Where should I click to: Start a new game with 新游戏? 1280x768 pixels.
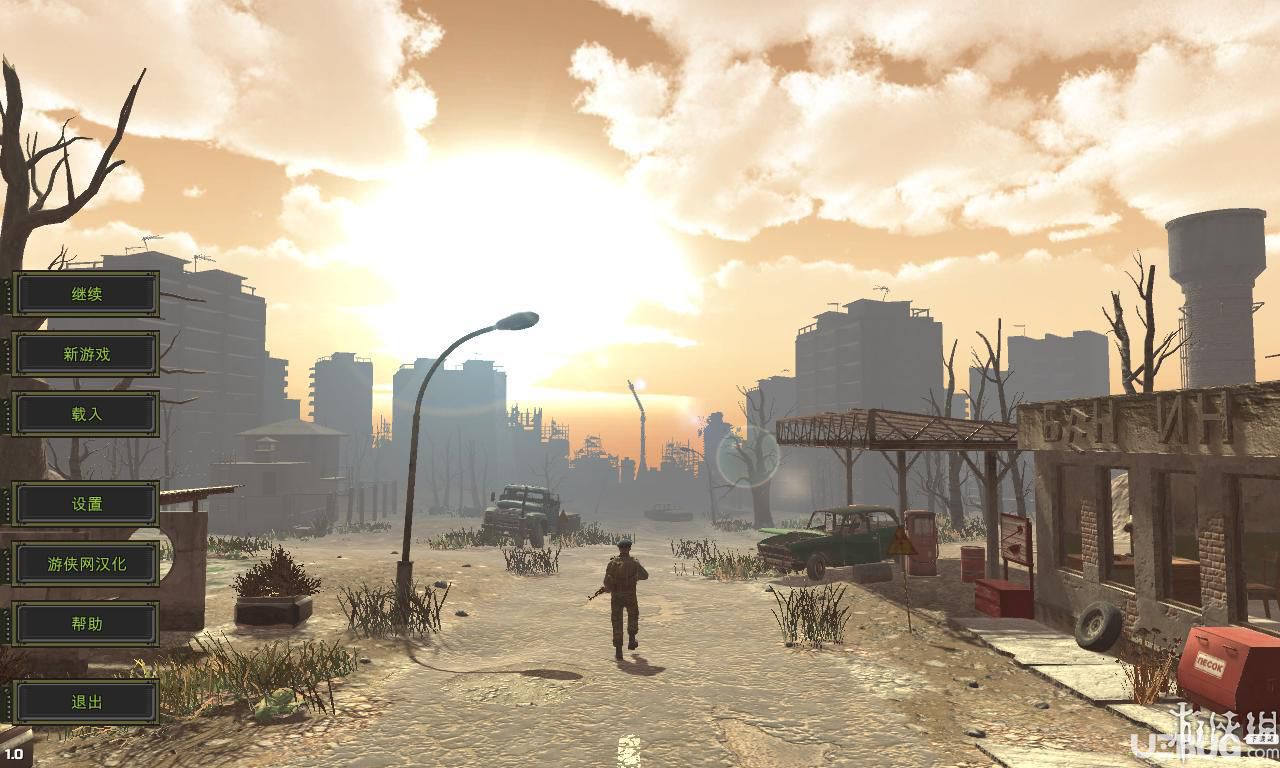tap(86, 354)
